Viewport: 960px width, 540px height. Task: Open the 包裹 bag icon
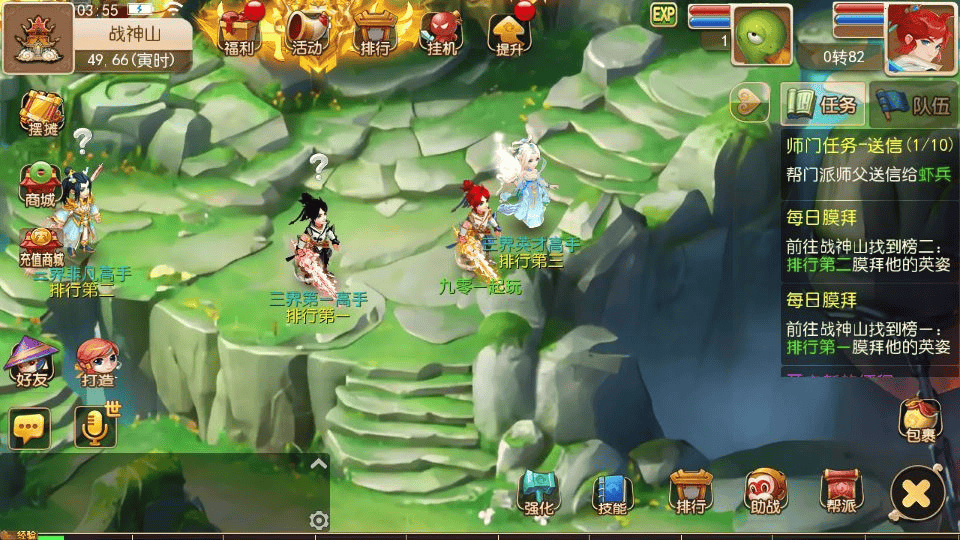click(x=921, y=419)
